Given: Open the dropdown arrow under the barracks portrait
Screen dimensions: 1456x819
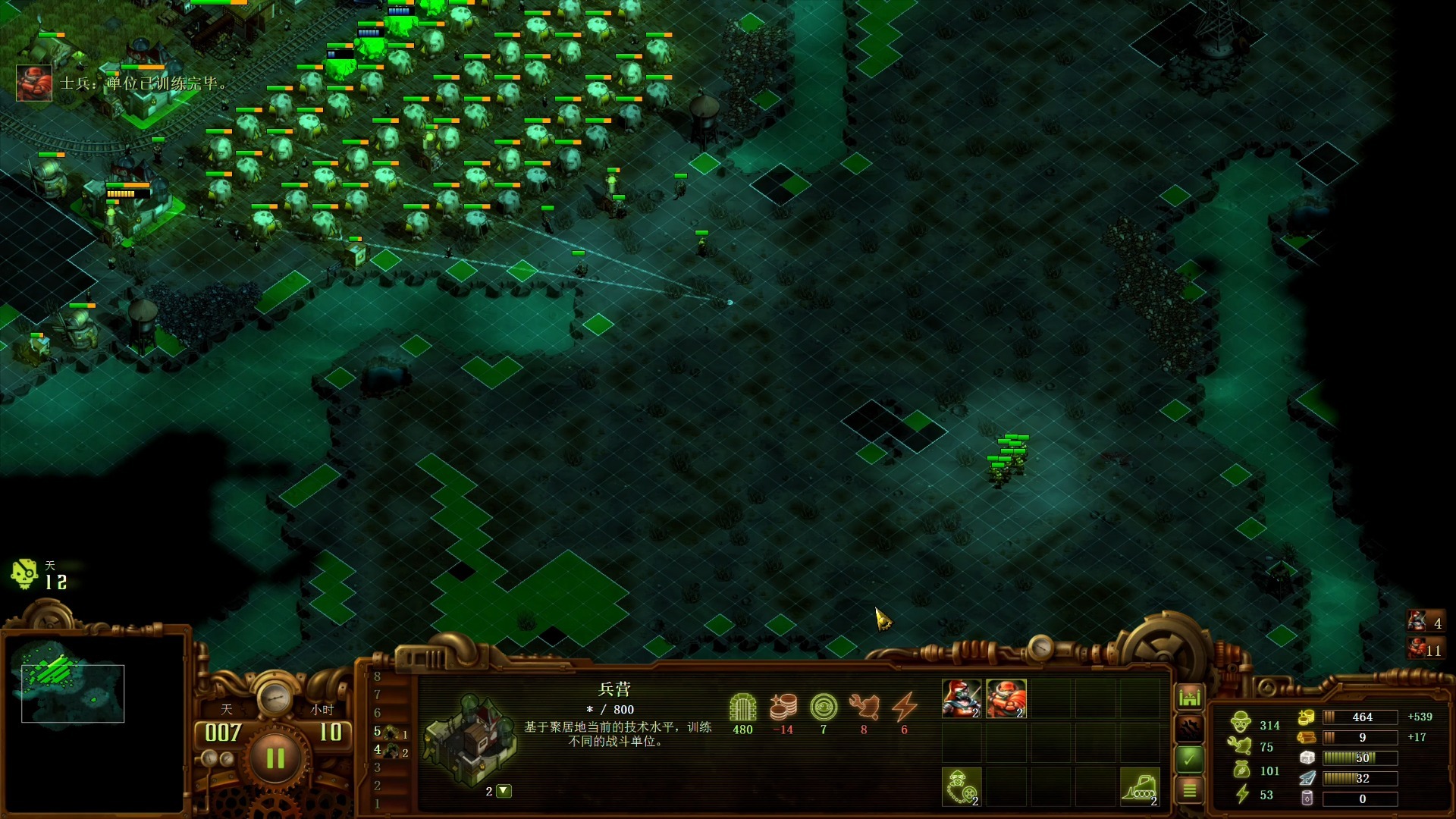Looking at the screenshot, I should [504, 791].
